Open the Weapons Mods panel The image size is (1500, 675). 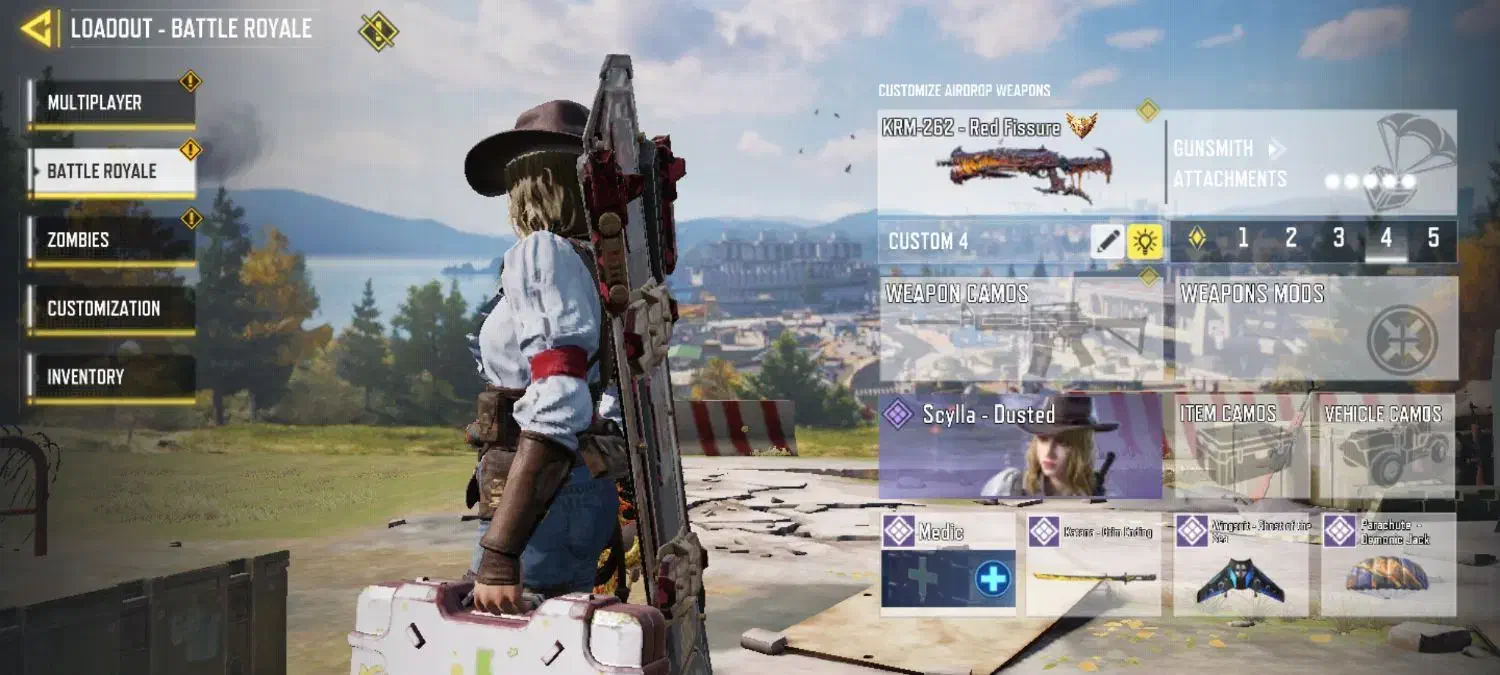point(1315,330)
